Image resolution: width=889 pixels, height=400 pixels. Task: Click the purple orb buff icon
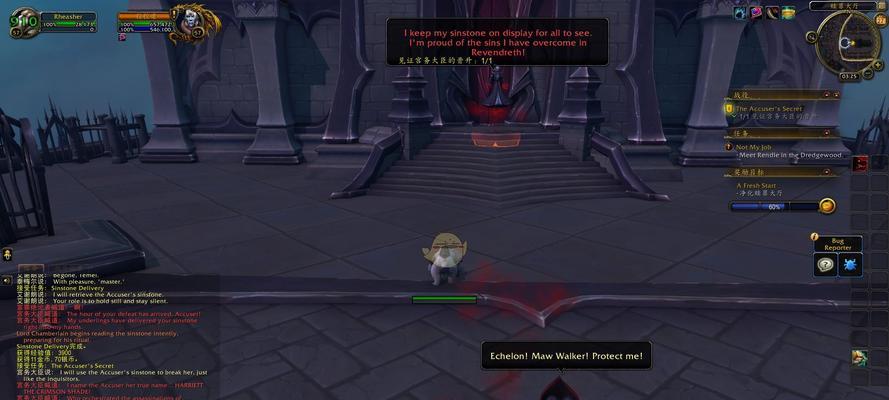pos(757,12)
